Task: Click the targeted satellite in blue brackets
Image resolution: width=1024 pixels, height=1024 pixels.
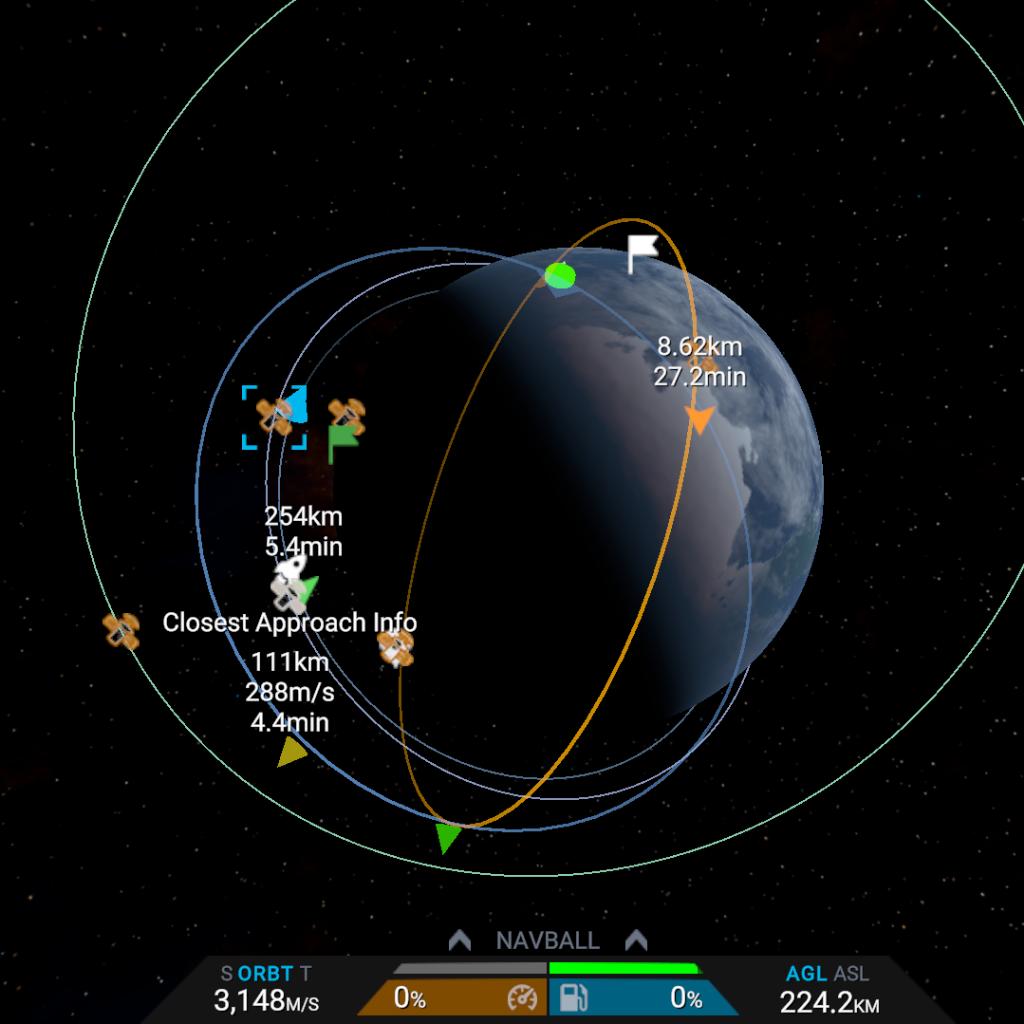Action: coord(274,417)
